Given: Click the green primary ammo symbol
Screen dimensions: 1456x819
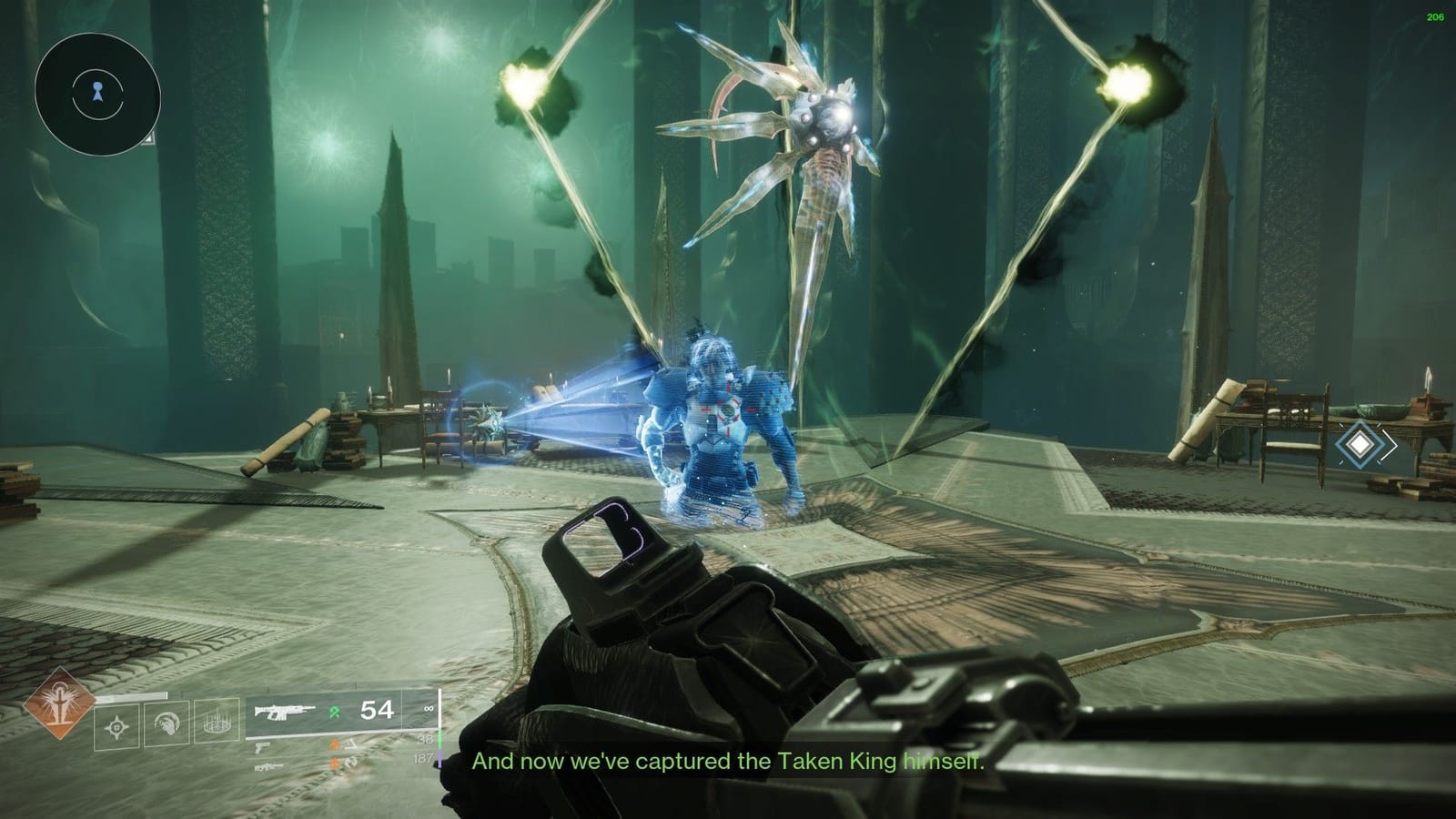Looking at the screenshot, I should (x=334, y=712).
